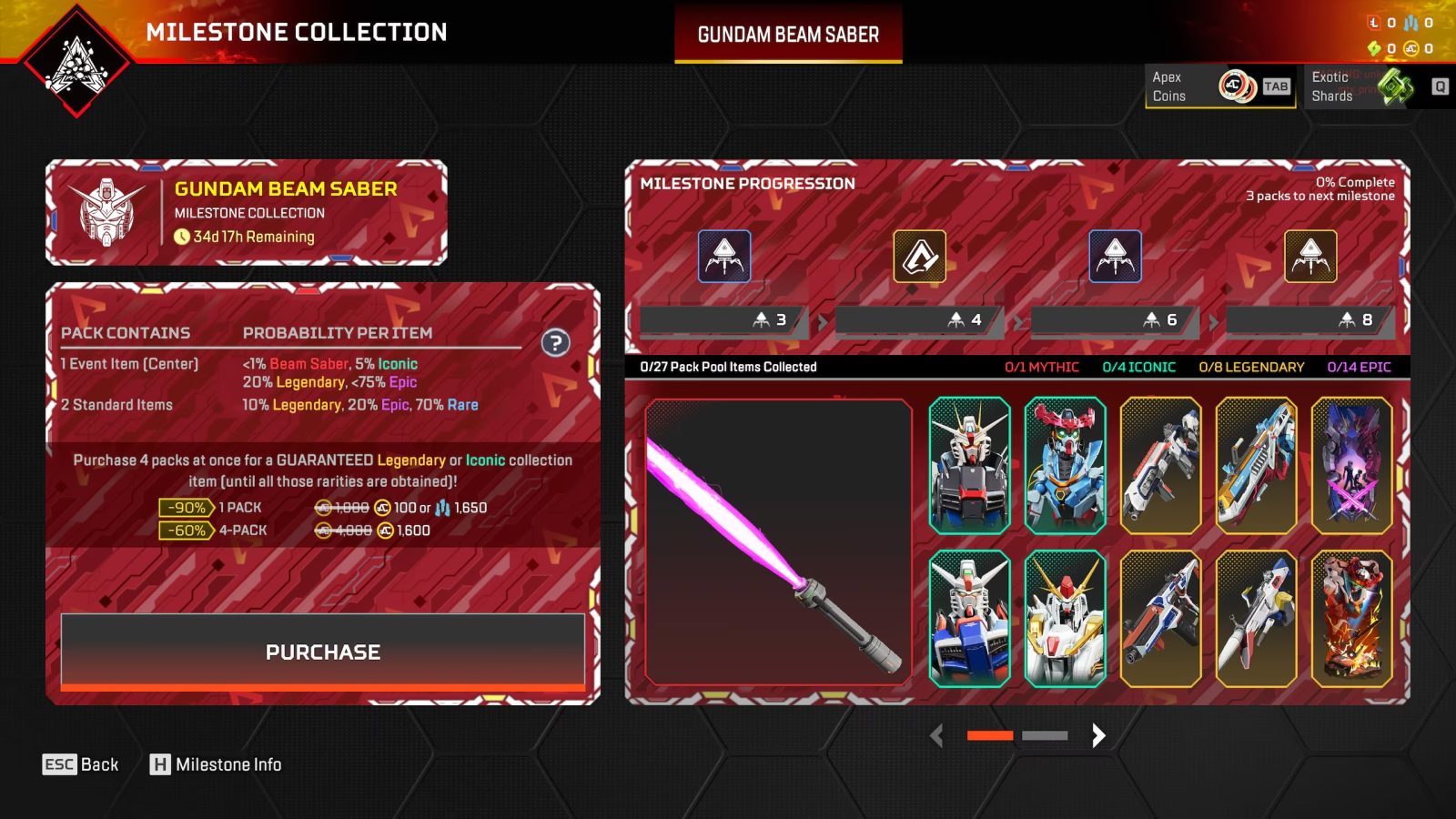The width and height of the screenshot is (1456, 819).
Task: Open the help question mark icon
Action: pos(554,340)
